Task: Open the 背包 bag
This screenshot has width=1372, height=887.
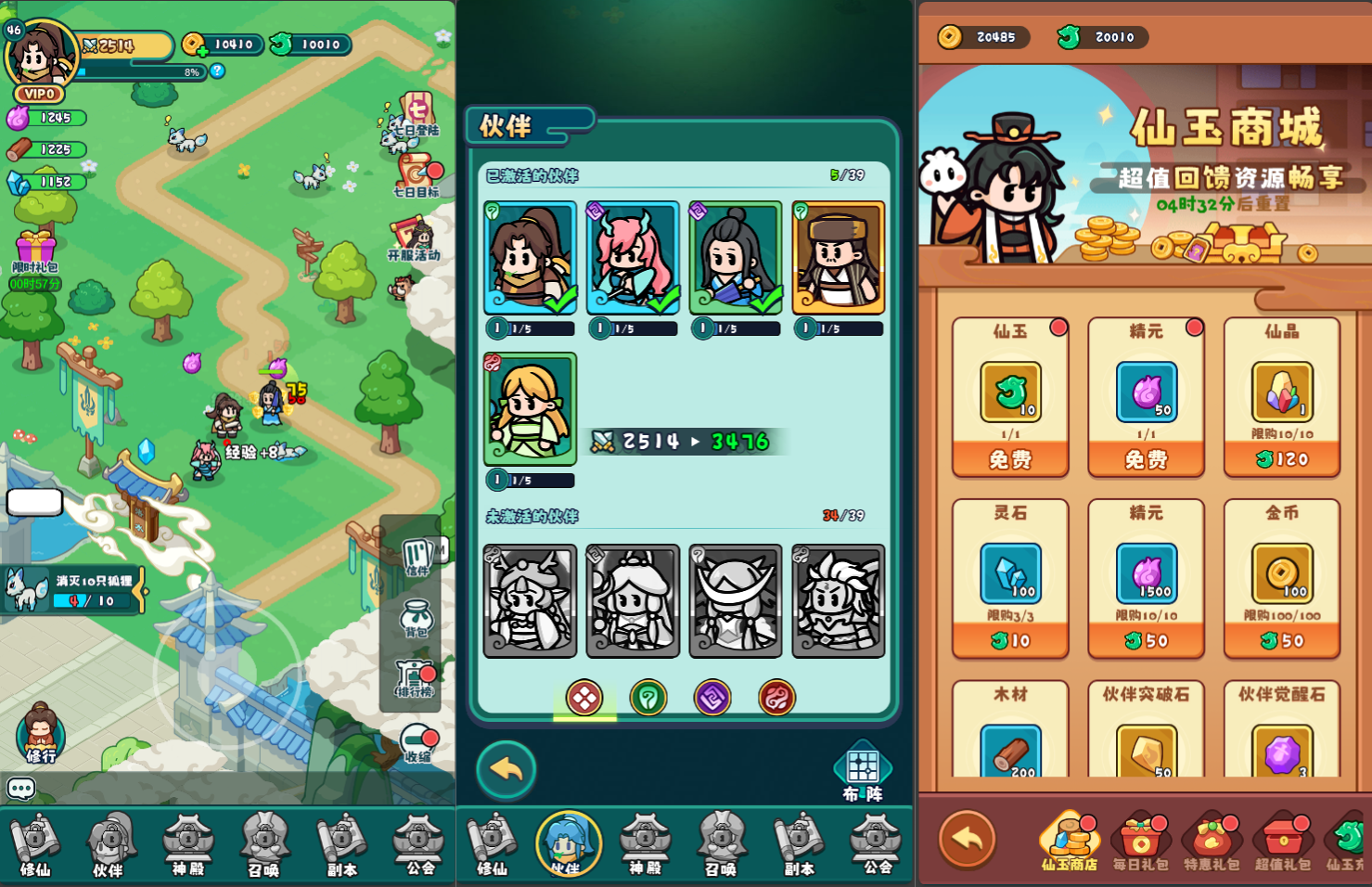Action: (417, 618)
